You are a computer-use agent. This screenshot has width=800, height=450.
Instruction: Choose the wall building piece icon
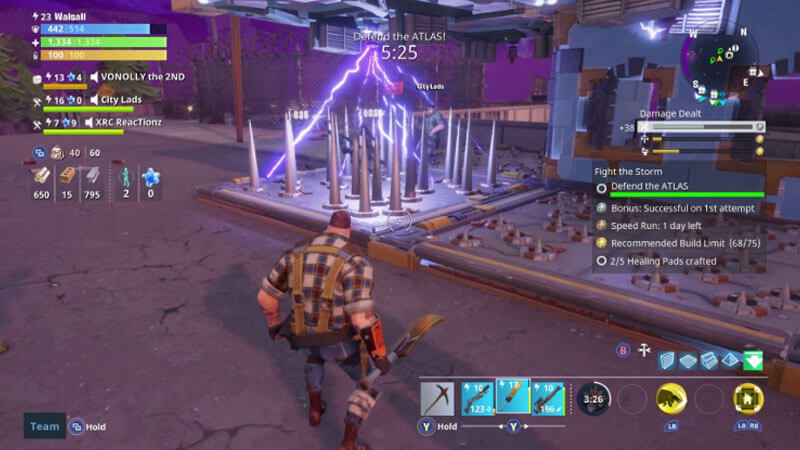coord(667,361)
